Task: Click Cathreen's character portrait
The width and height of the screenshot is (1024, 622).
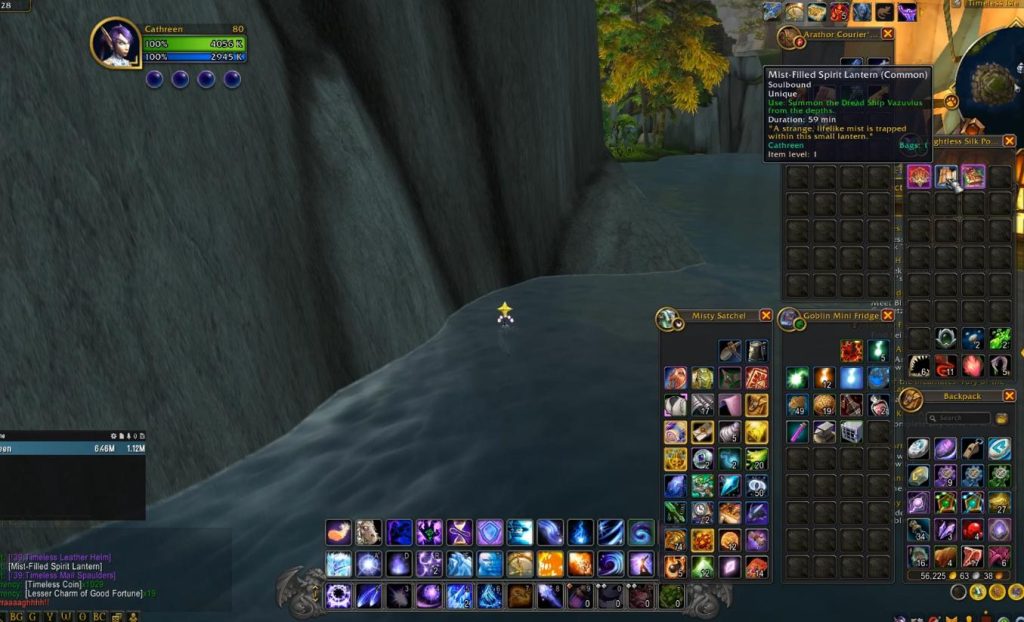Action: [x=116, y=43]
